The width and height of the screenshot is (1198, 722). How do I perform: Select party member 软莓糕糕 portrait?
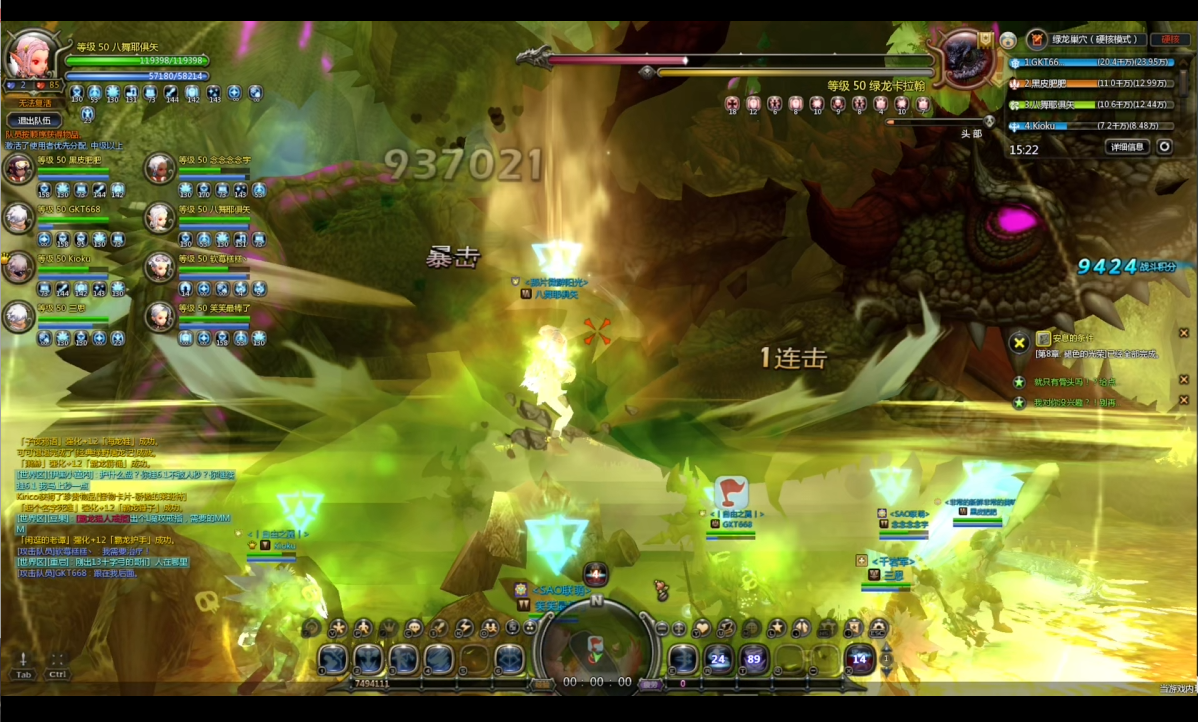[160, 267]
